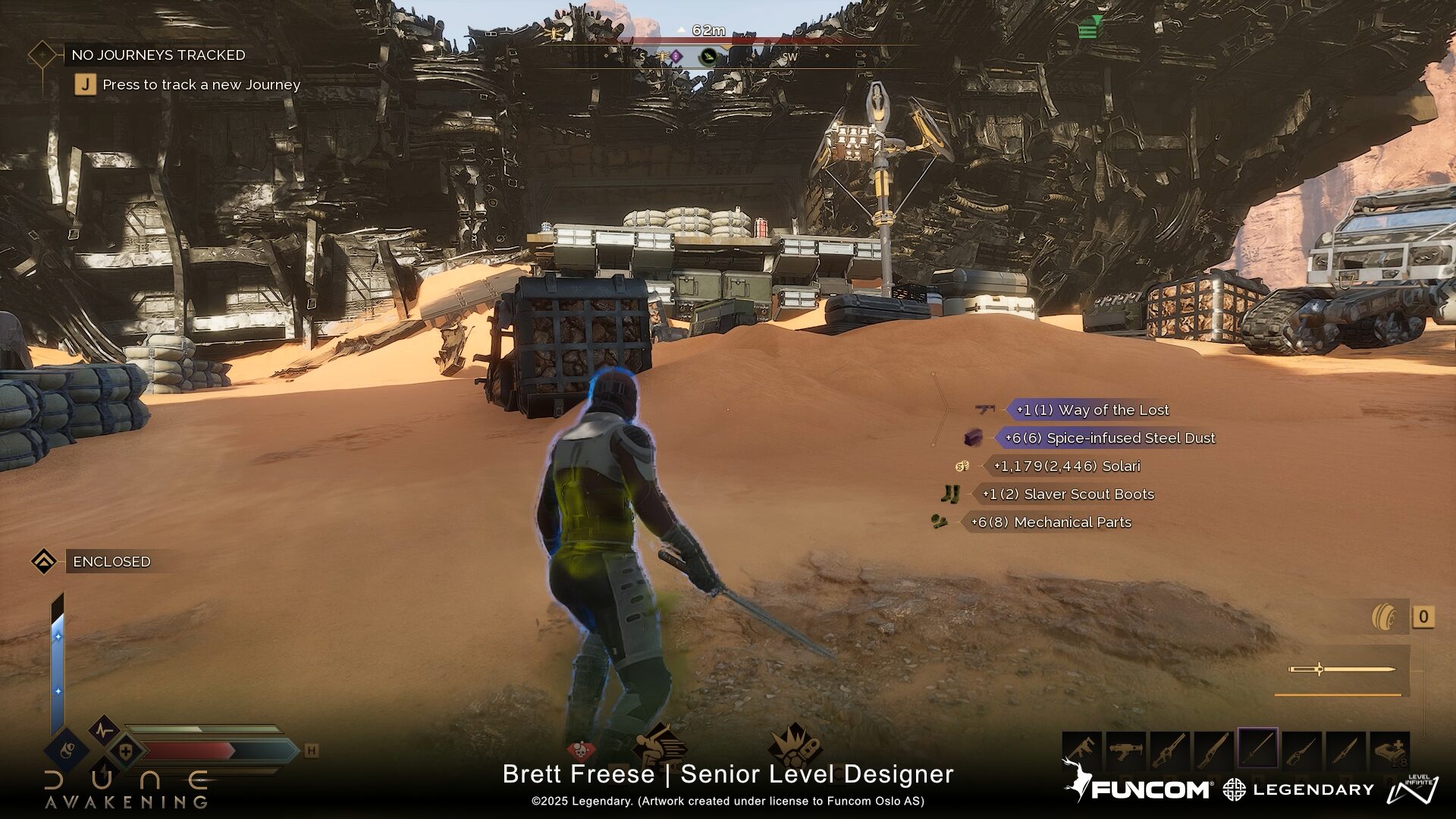Click the heartbeat stamina icon
Screen dimensions: 1456x819
(104, 730)
